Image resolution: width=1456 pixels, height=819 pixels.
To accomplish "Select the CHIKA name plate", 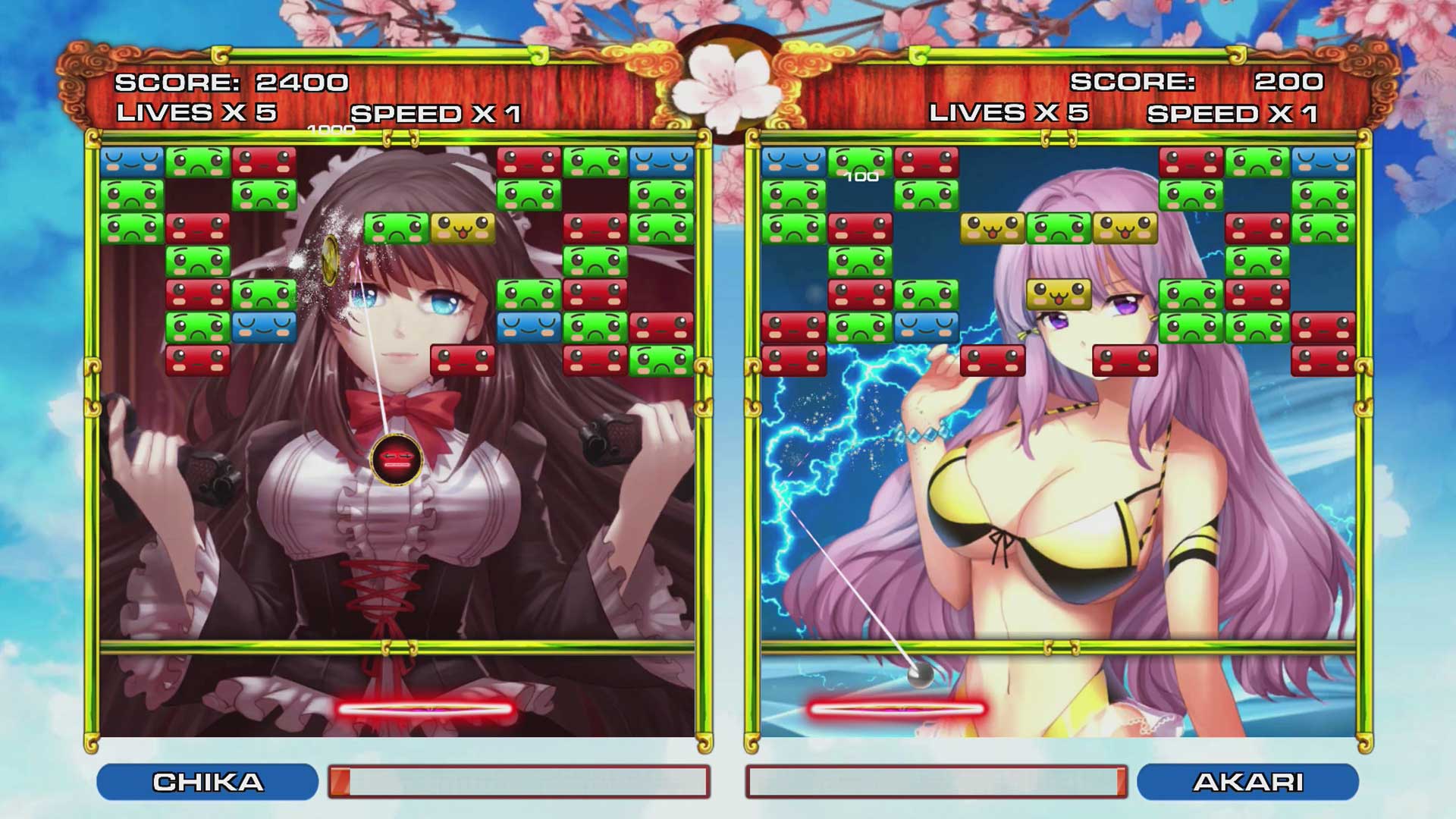I will 209,781.
